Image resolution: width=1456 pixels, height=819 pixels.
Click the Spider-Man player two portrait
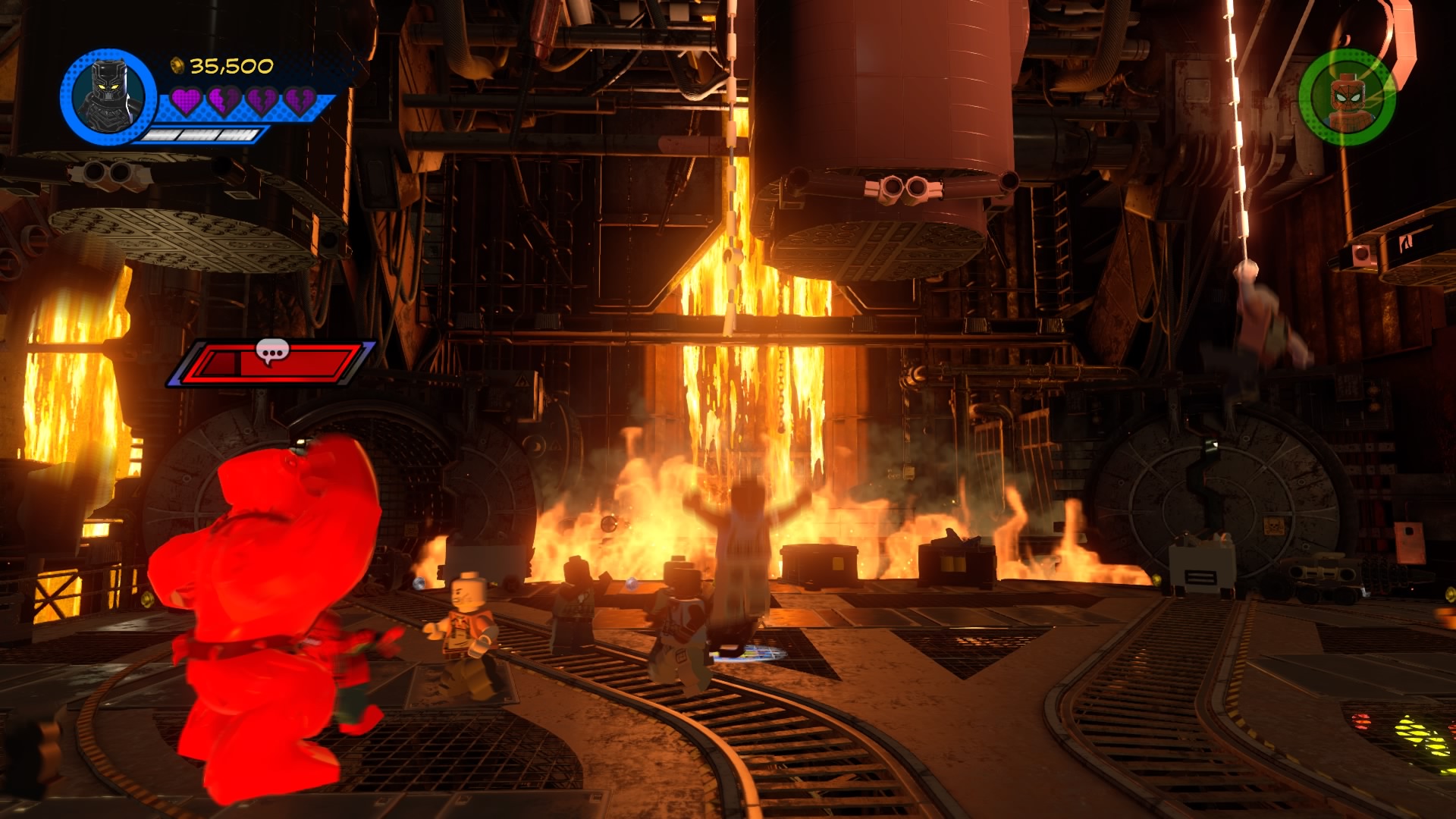(x=1347, y=97)
